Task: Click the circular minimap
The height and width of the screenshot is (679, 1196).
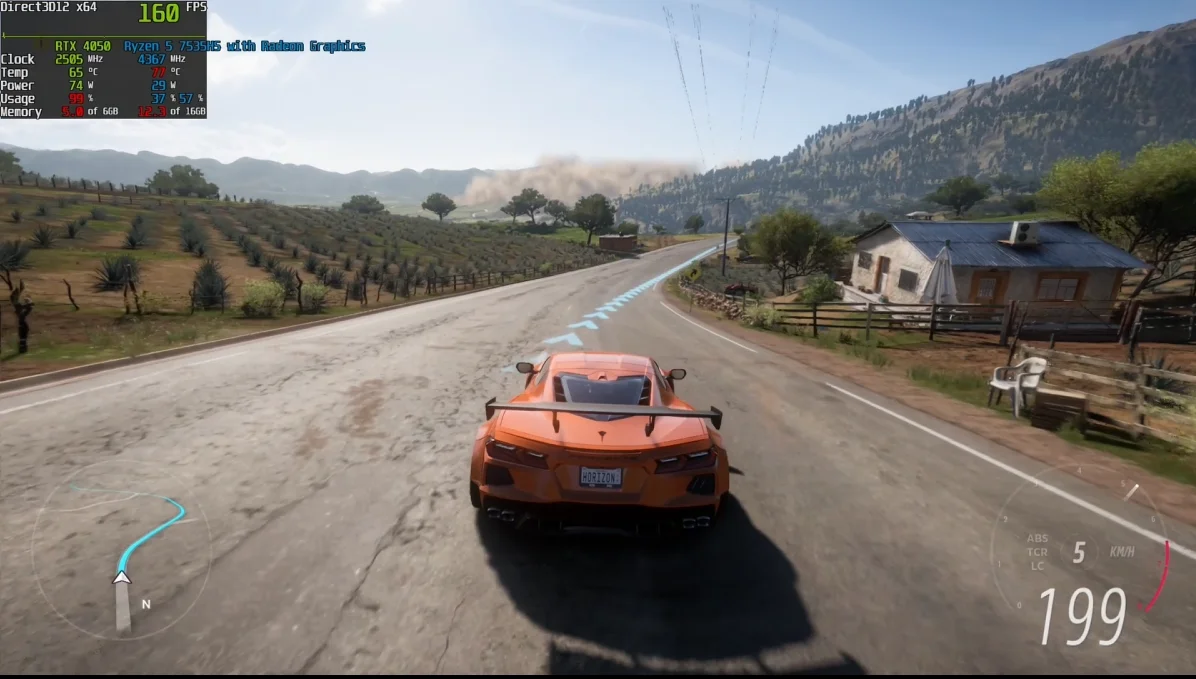Action: tap(120, 548)
